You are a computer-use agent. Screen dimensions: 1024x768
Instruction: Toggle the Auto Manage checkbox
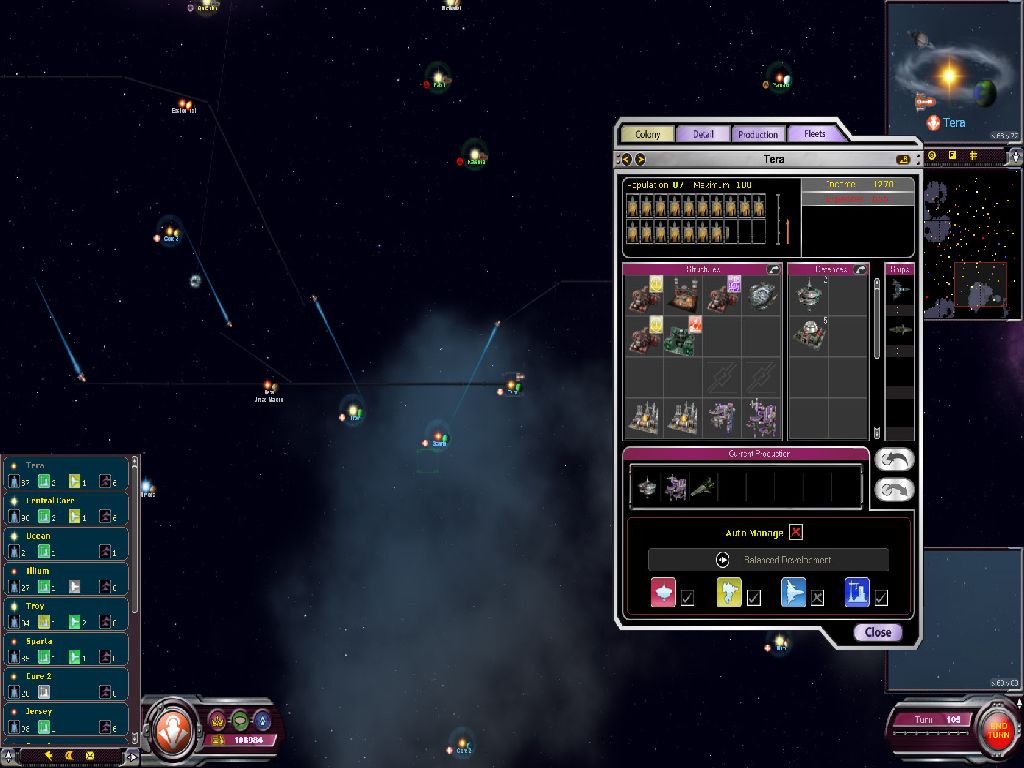[x=796, y=532]
